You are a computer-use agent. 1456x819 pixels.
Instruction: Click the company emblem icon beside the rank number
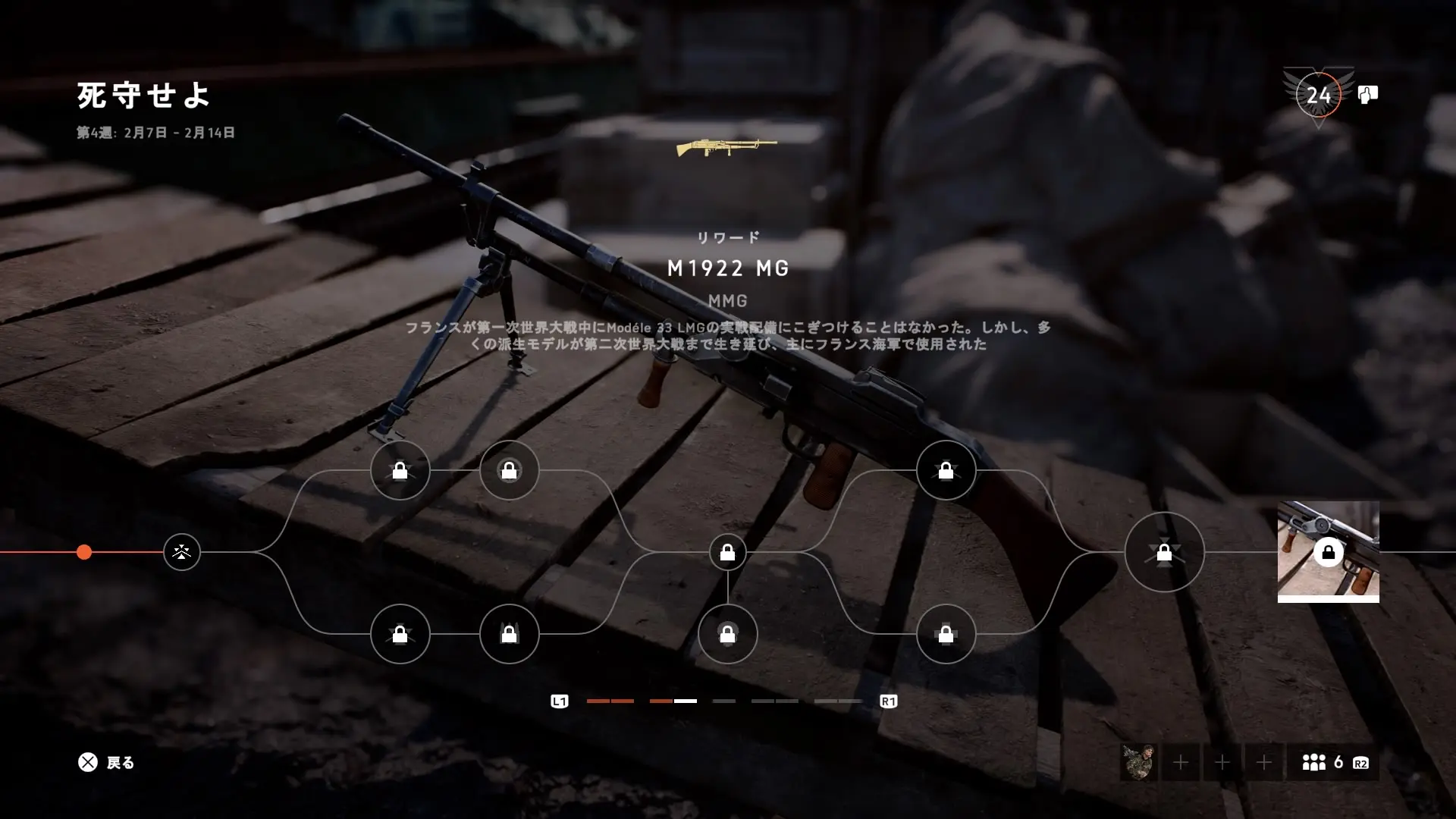point(1367,95)
